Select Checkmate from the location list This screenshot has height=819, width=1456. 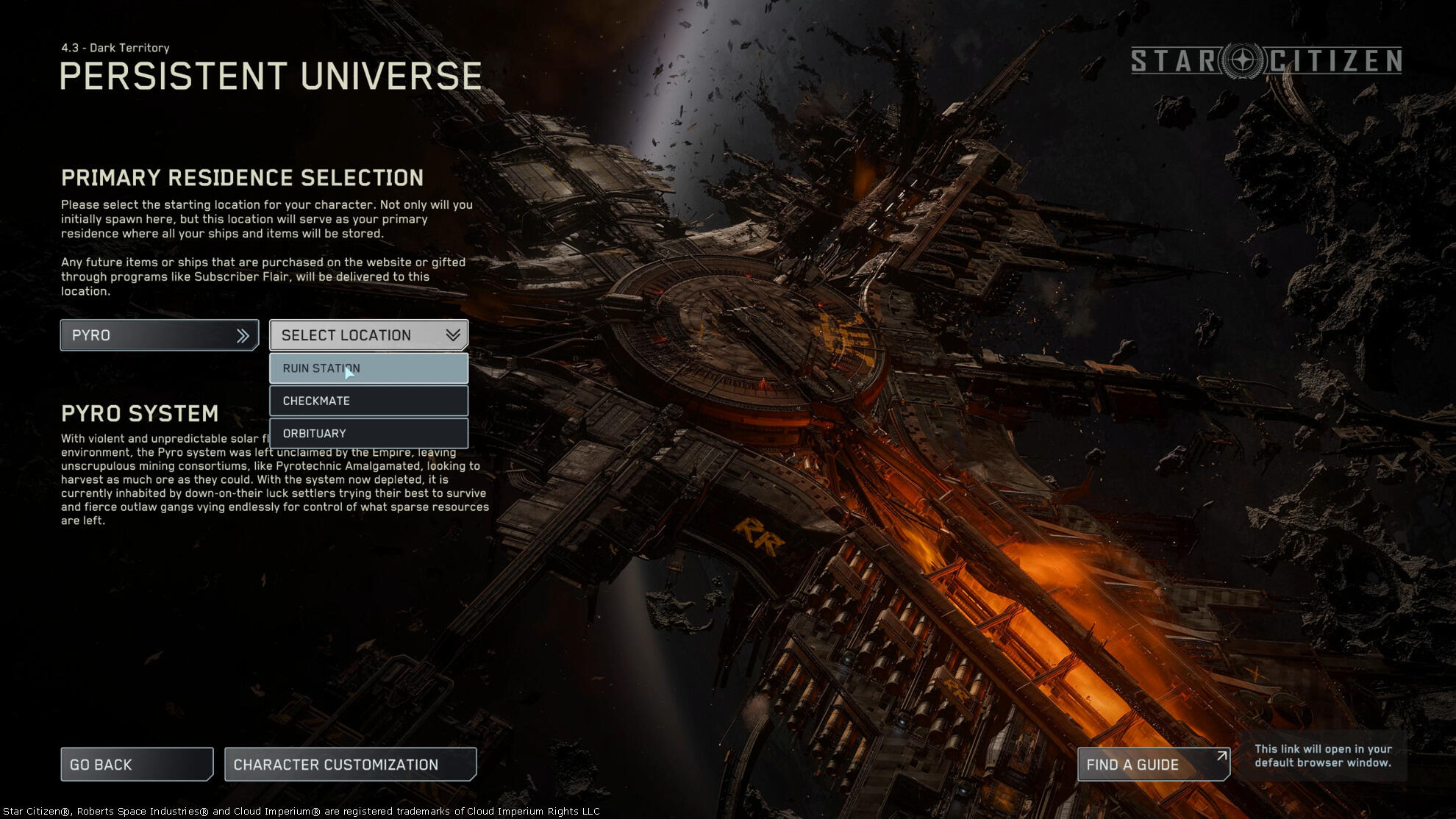click(368, 401)
